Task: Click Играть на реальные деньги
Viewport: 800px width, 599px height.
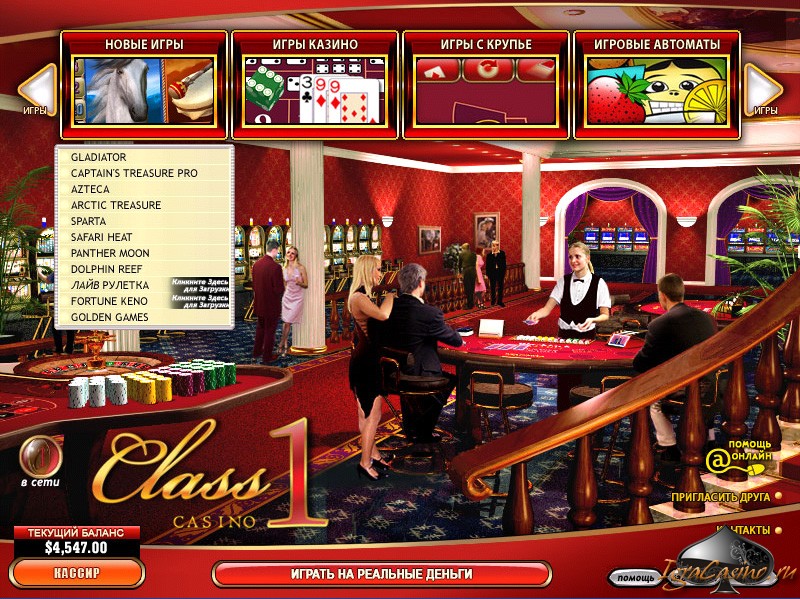Action: (x=381, y=574)
